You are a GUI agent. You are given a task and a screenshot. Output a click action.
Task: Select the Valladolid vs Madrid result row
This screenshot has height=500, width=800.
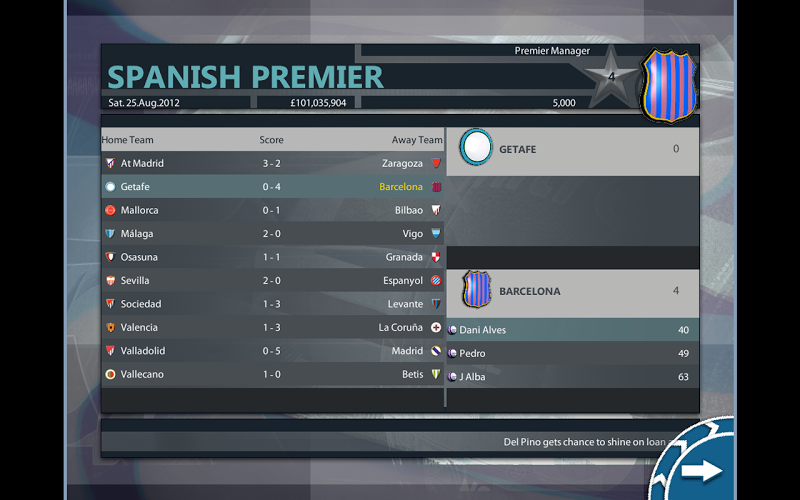pos(273,351)
